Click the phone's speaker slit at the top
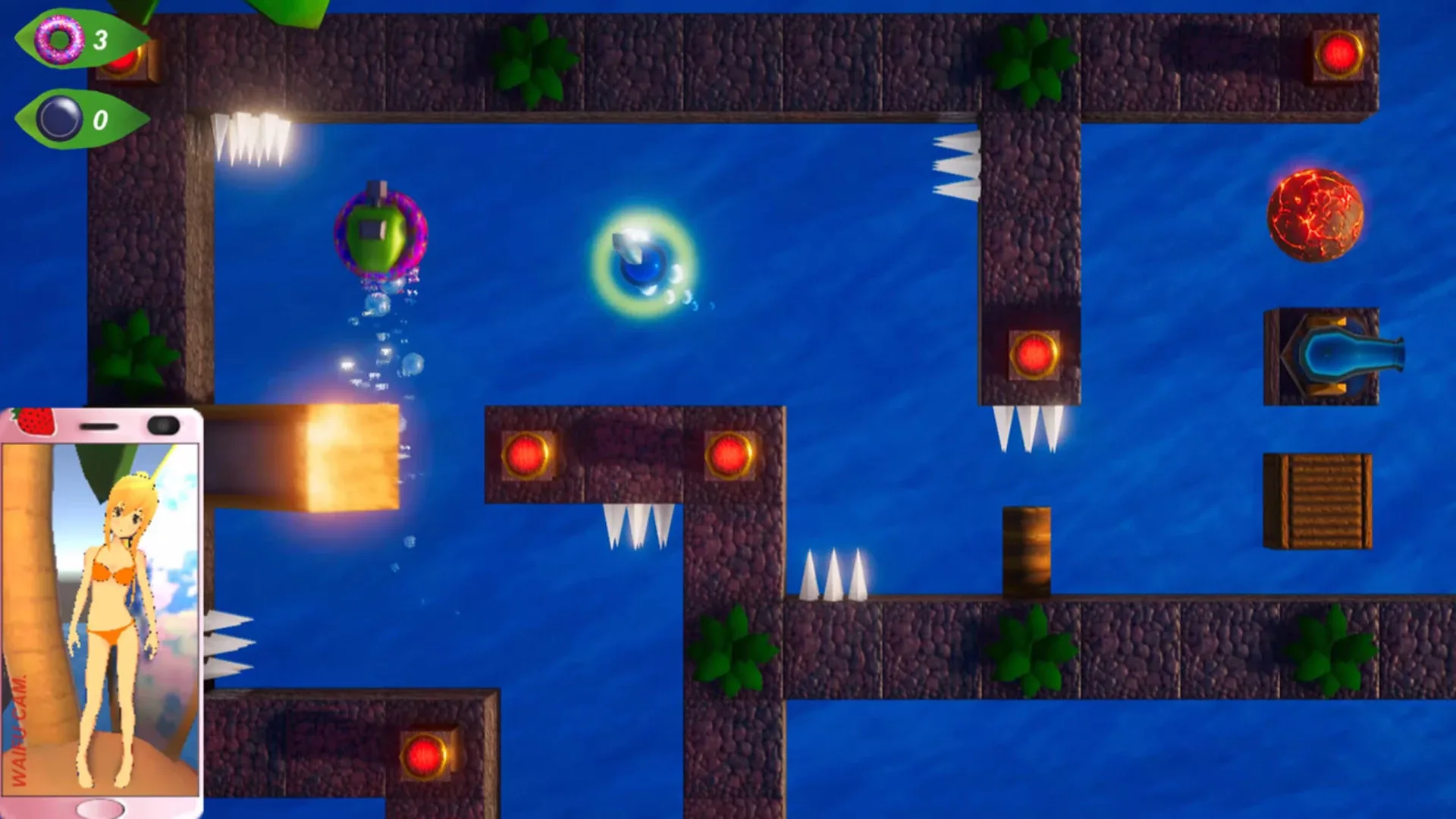This screenshot has width=1456, height=819. (99, 425)
